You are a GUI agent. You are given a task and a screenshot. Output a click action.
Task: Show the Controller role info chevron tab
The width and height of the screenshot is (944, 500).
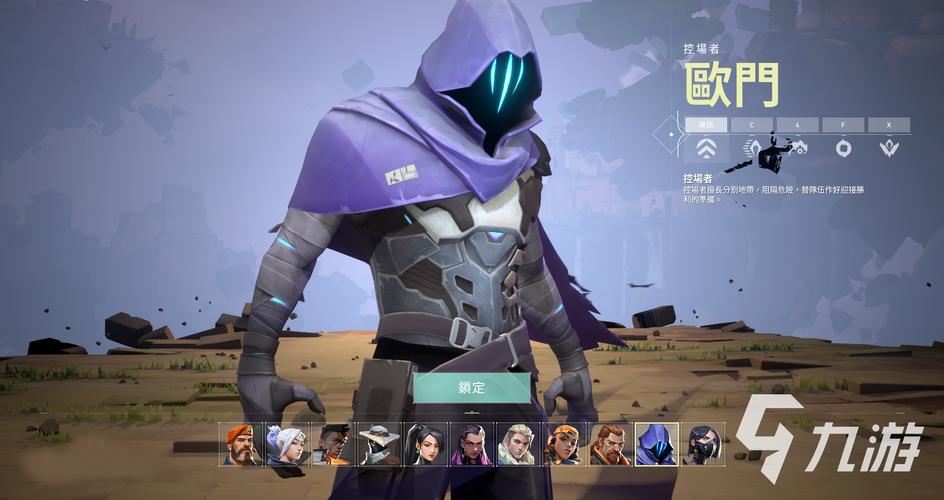pyautogui.click(x=706, y=148)
